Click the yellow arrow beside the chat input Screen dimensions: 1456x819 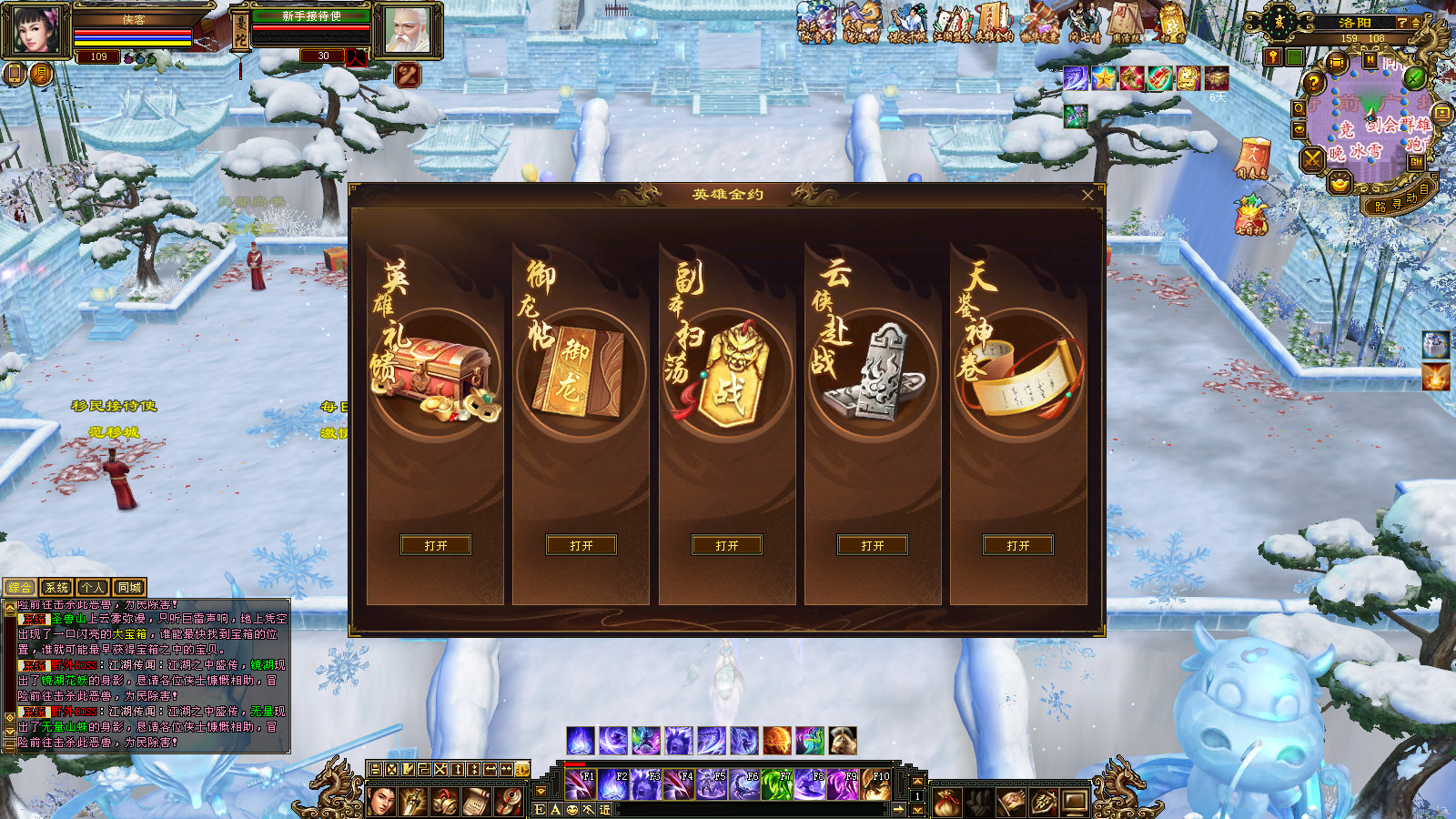point(899,808)
